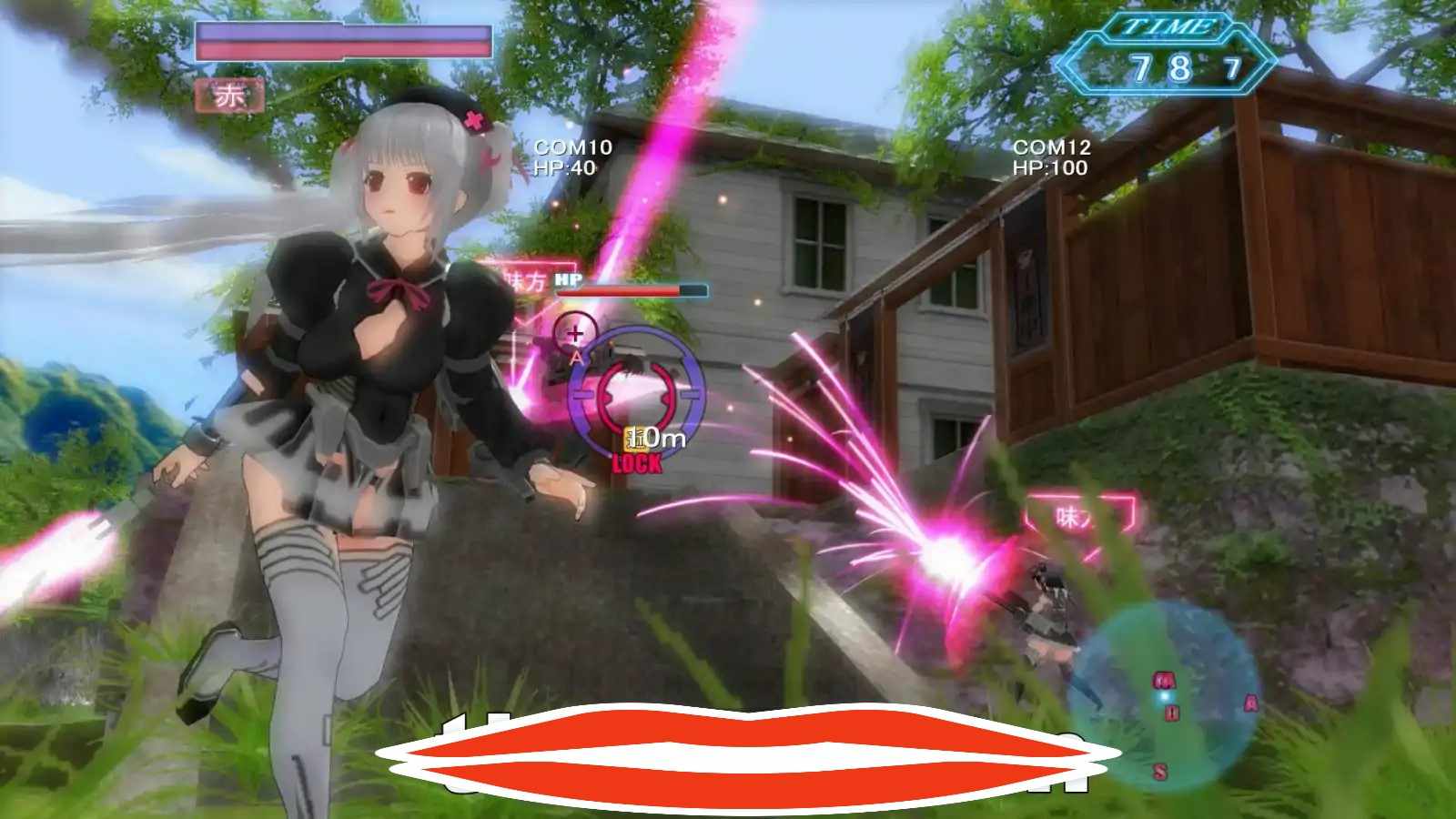This screenshot has height=819, width=1456.
Task: Click the +A assist marker above the reticle
Action: pos(574,339)
